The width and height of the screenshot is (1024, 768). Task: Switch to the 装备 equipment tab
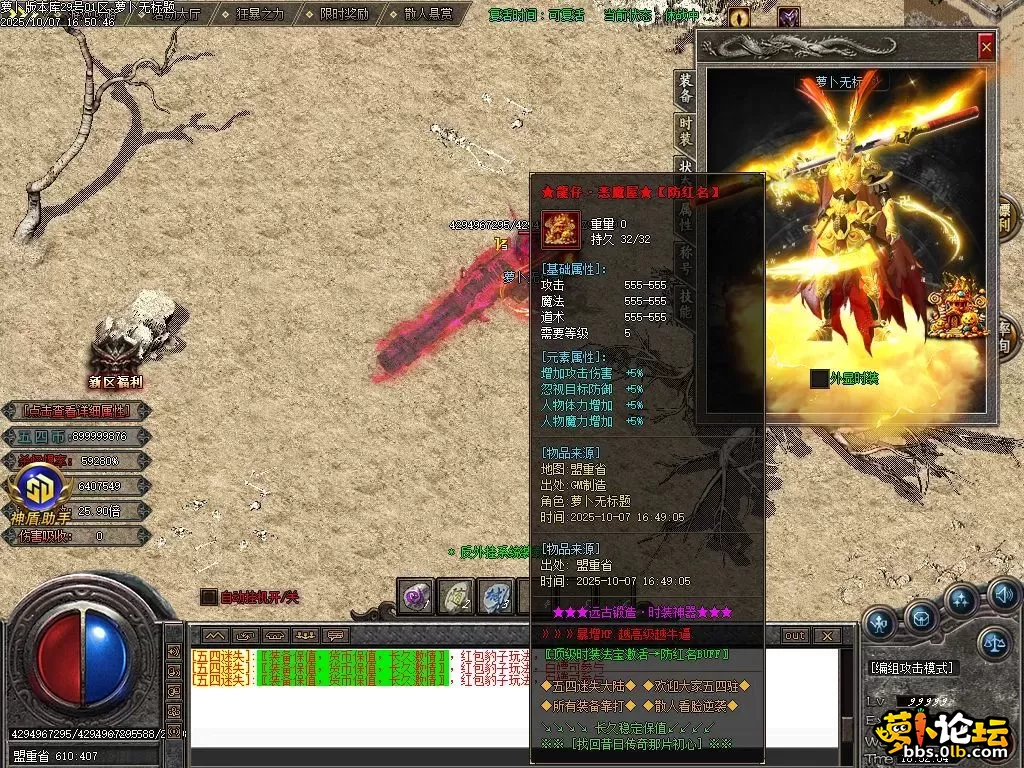(685, 89)
